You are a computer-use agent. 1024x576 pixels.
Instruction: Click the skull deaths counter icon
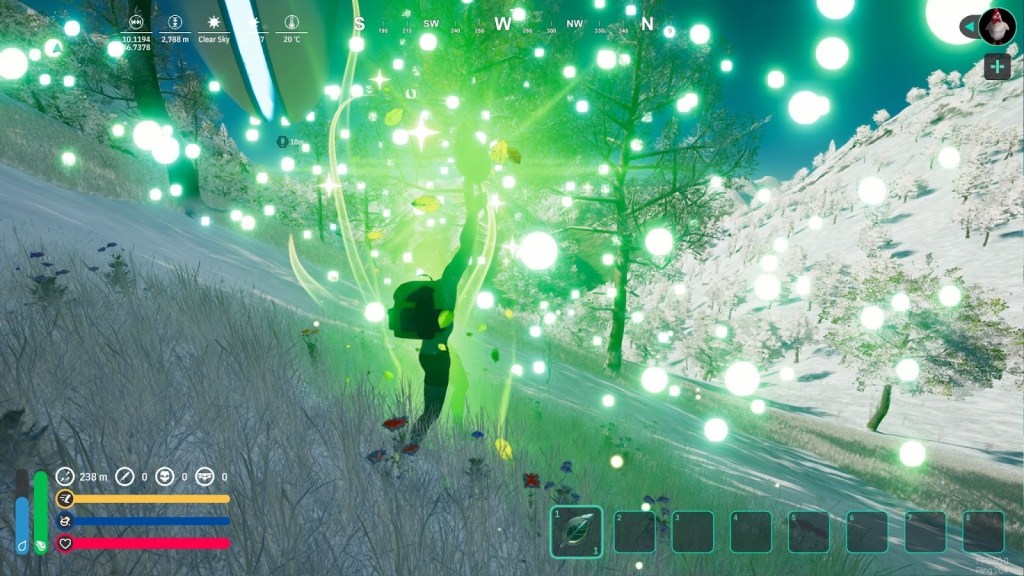coord(163,477)
